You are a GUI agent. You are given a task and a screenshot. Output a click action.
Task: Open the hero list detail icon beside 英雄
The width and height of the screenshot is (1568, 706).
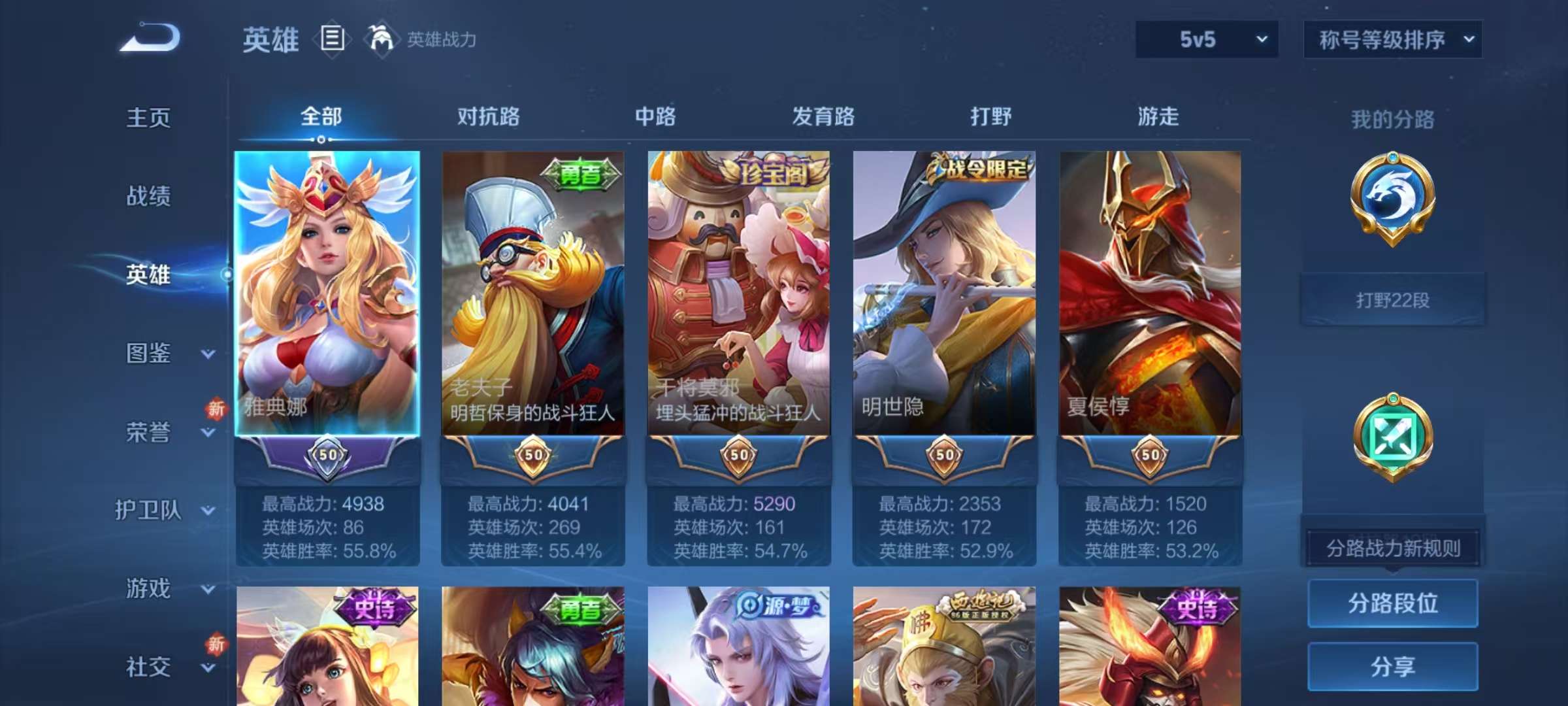[333, 39]
